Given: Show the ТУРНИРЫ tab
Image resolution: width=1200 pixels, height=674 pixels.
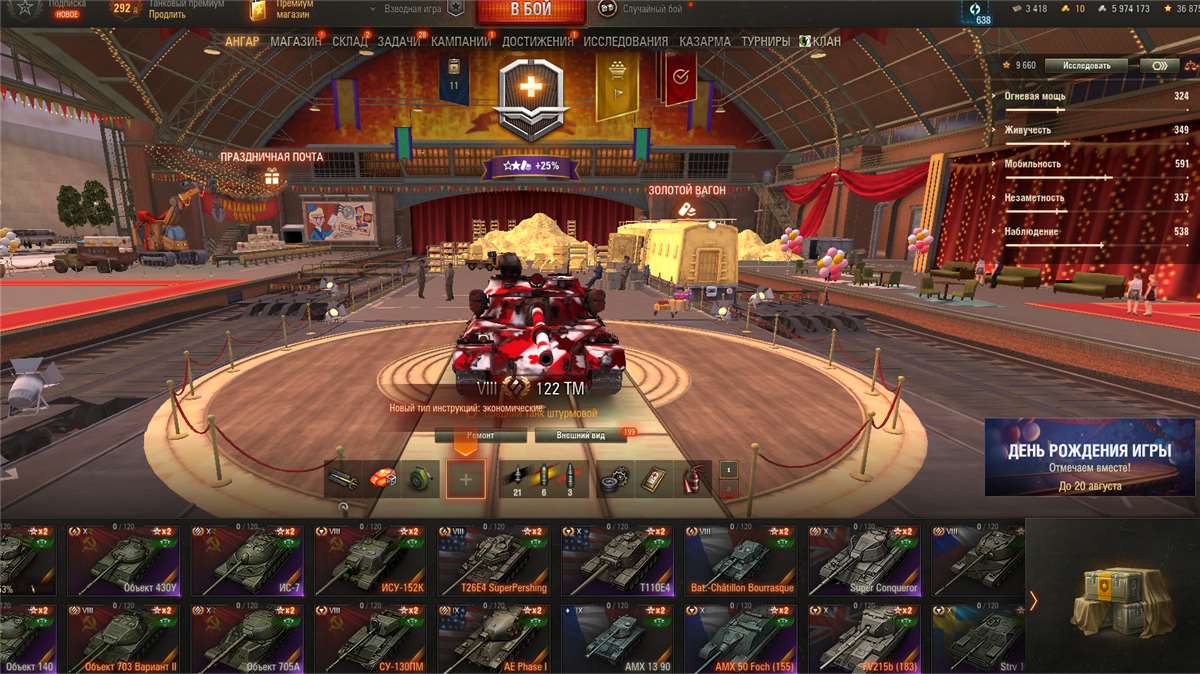Looking at the screenshot, I should (765, 42).
